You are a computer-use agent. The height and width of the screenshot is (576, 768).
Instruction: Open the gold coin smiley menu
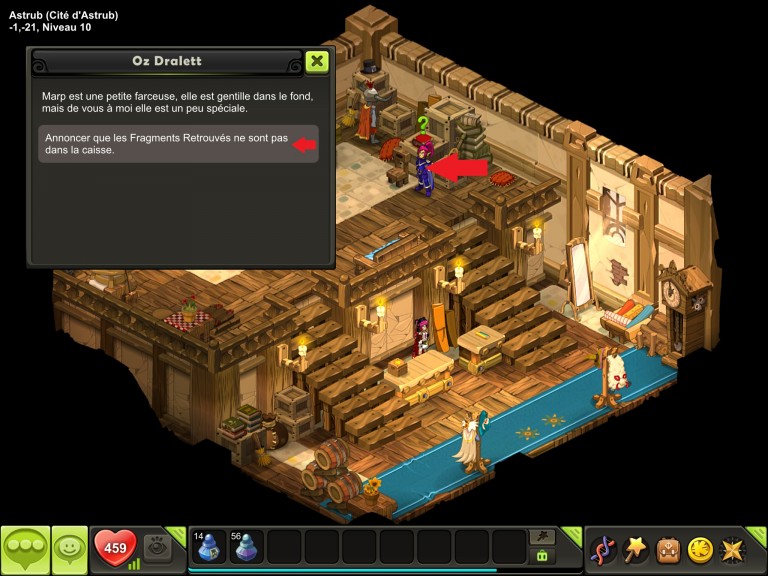click(x=701, y=549)
